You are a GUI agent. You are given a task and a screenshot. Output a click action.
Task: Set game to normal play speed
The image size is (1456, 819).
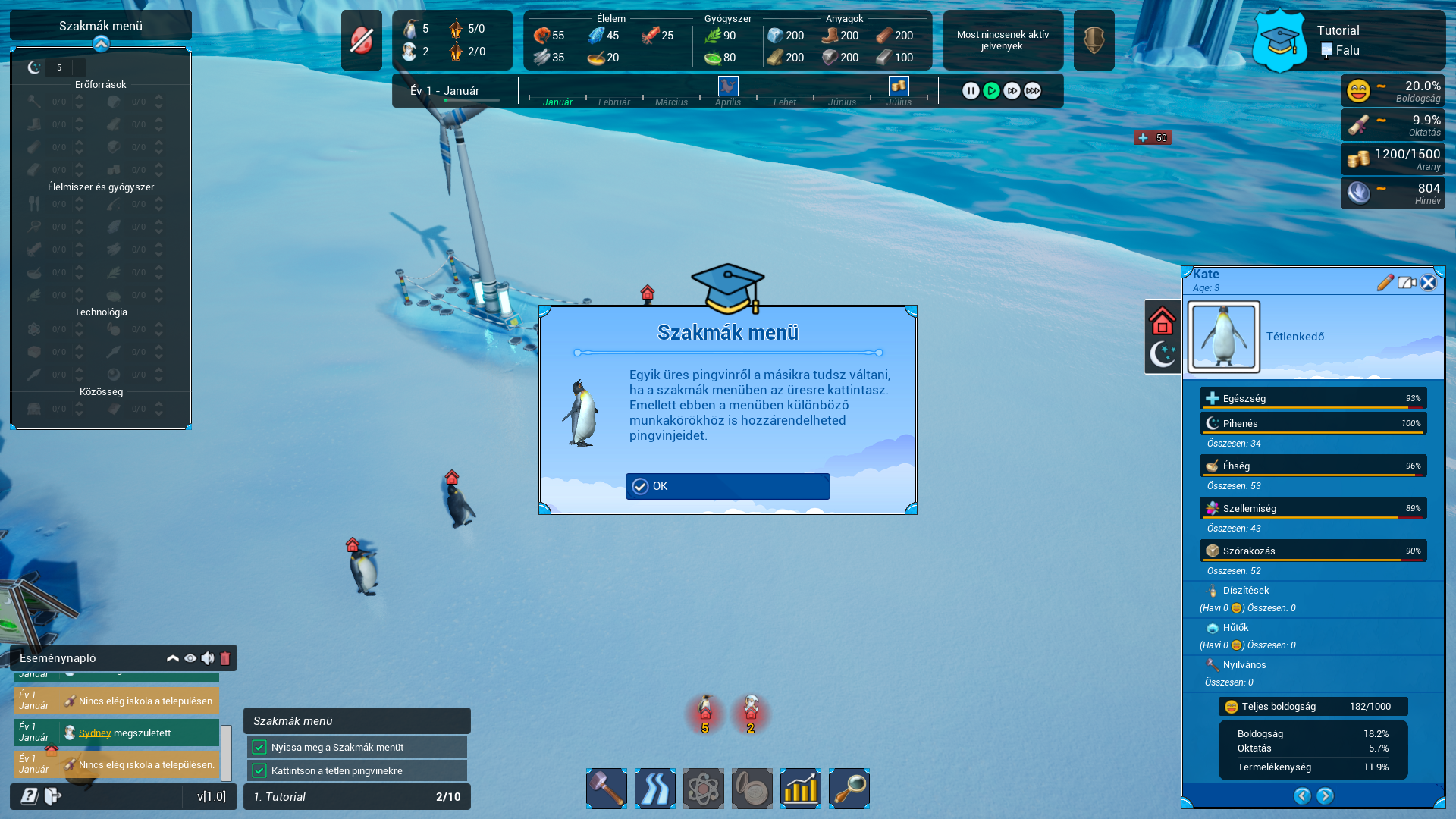pos(991,91)
